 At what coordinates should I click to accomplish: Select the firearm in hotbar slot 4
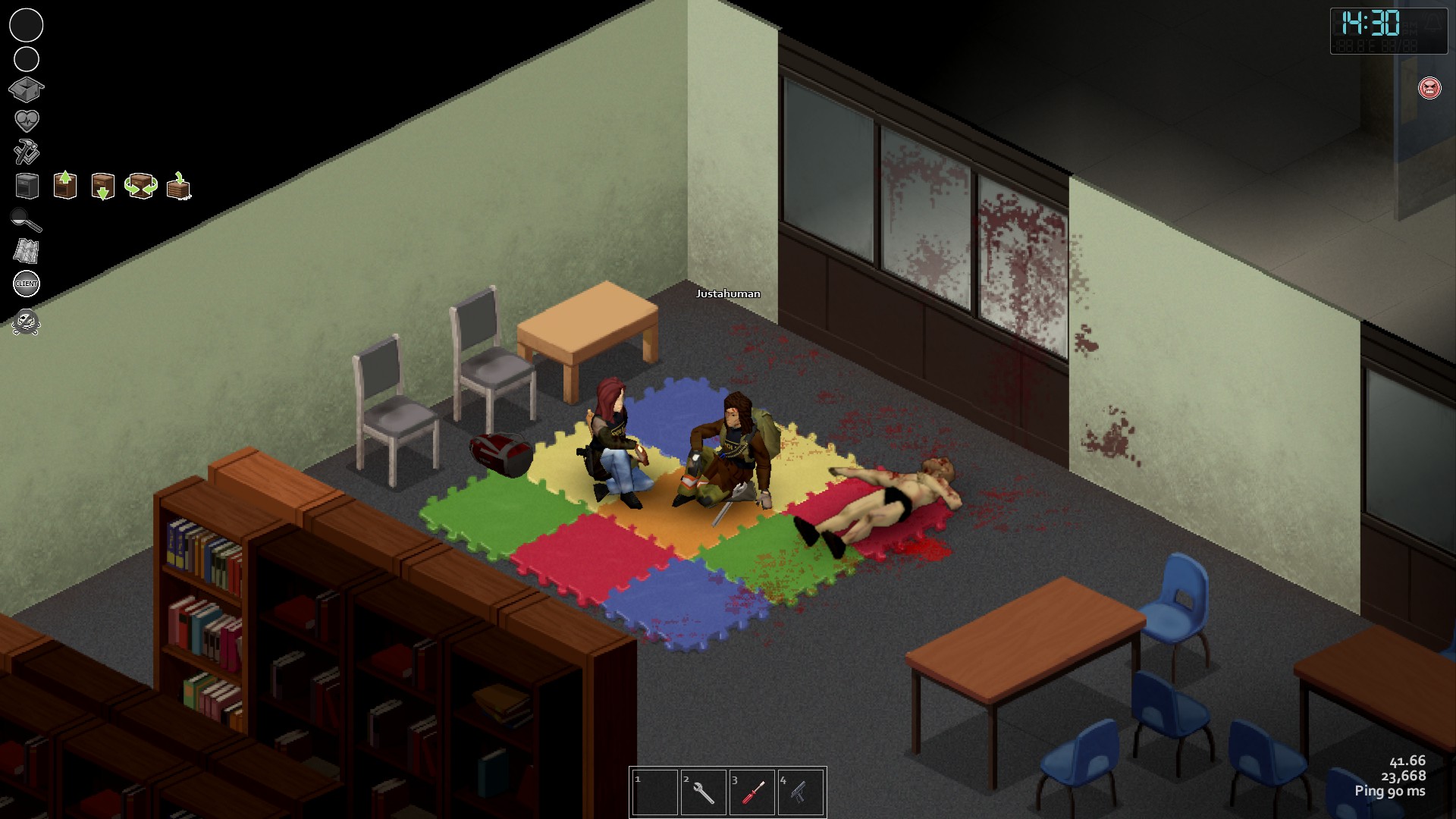(800, 792)
